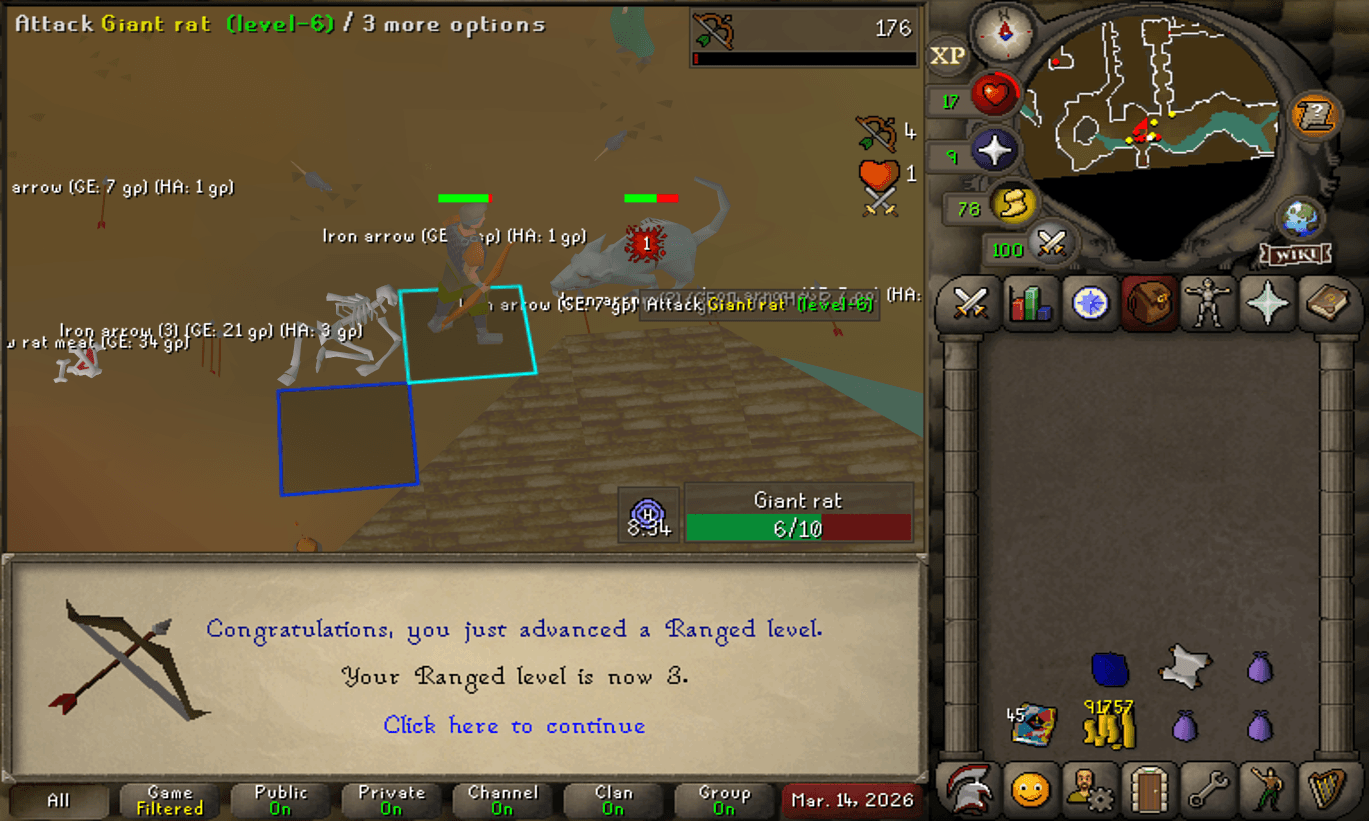Screen dimensions: 1369x821
Task: Toggle the Game chat filter
Action: pyautogui.click(x=168, y=800)
